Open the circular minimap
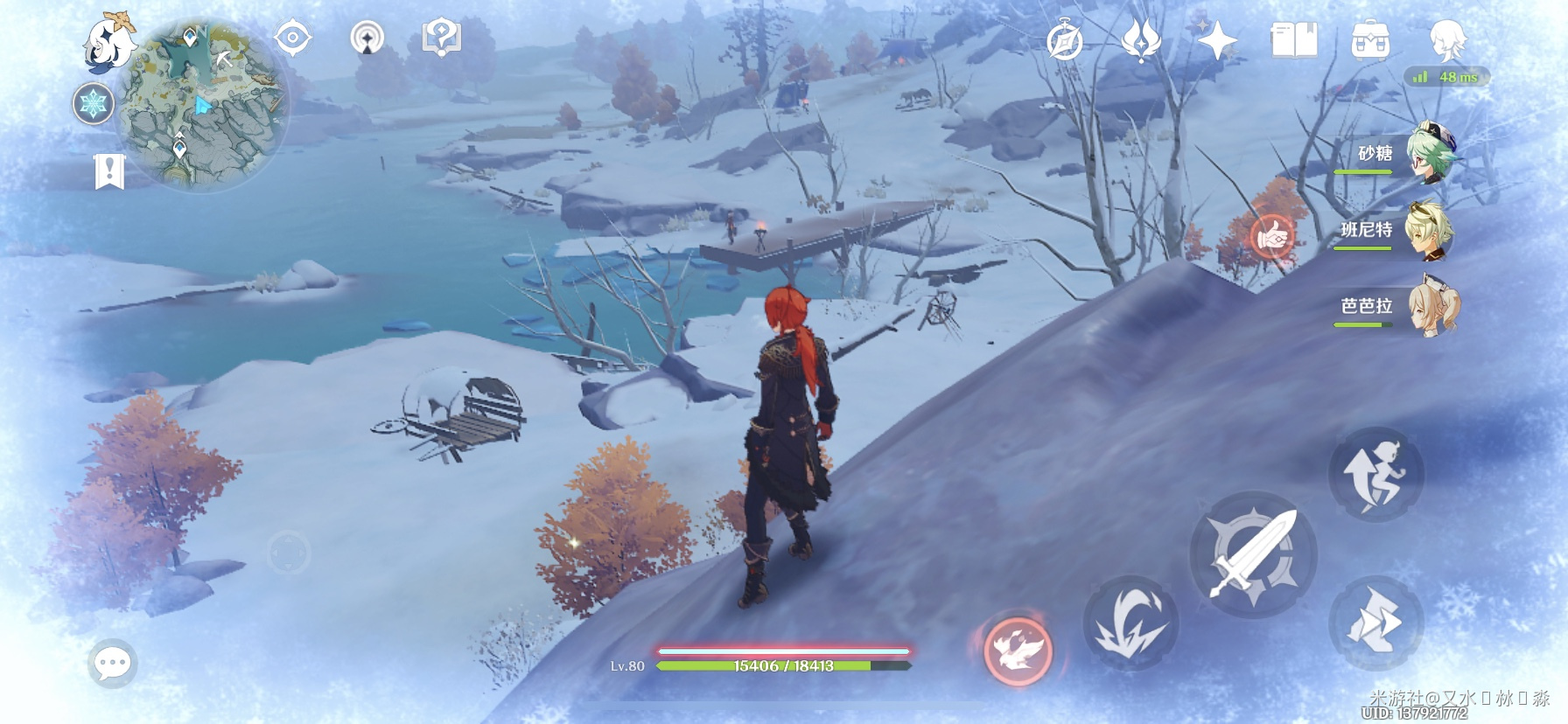The image size is (1568, 724). 203,105
